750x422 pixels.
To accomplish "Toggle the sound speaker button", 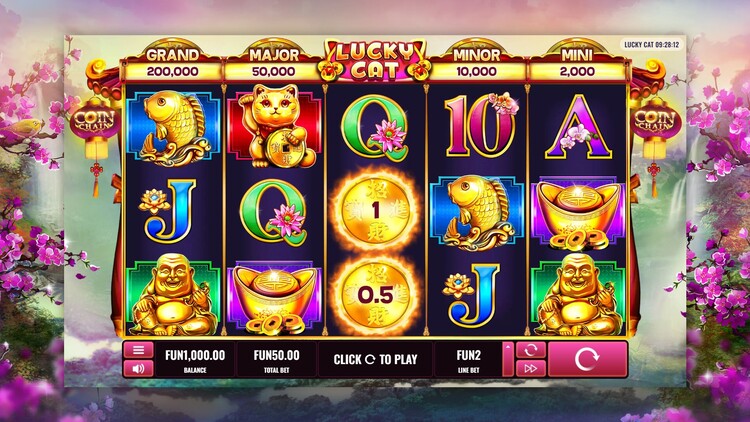I will 137,368.
